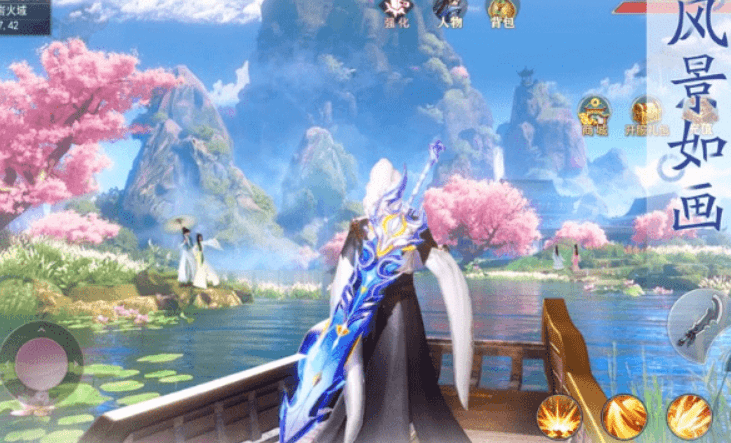Activate the fiery flame slash skill

[x=689, y=415]
